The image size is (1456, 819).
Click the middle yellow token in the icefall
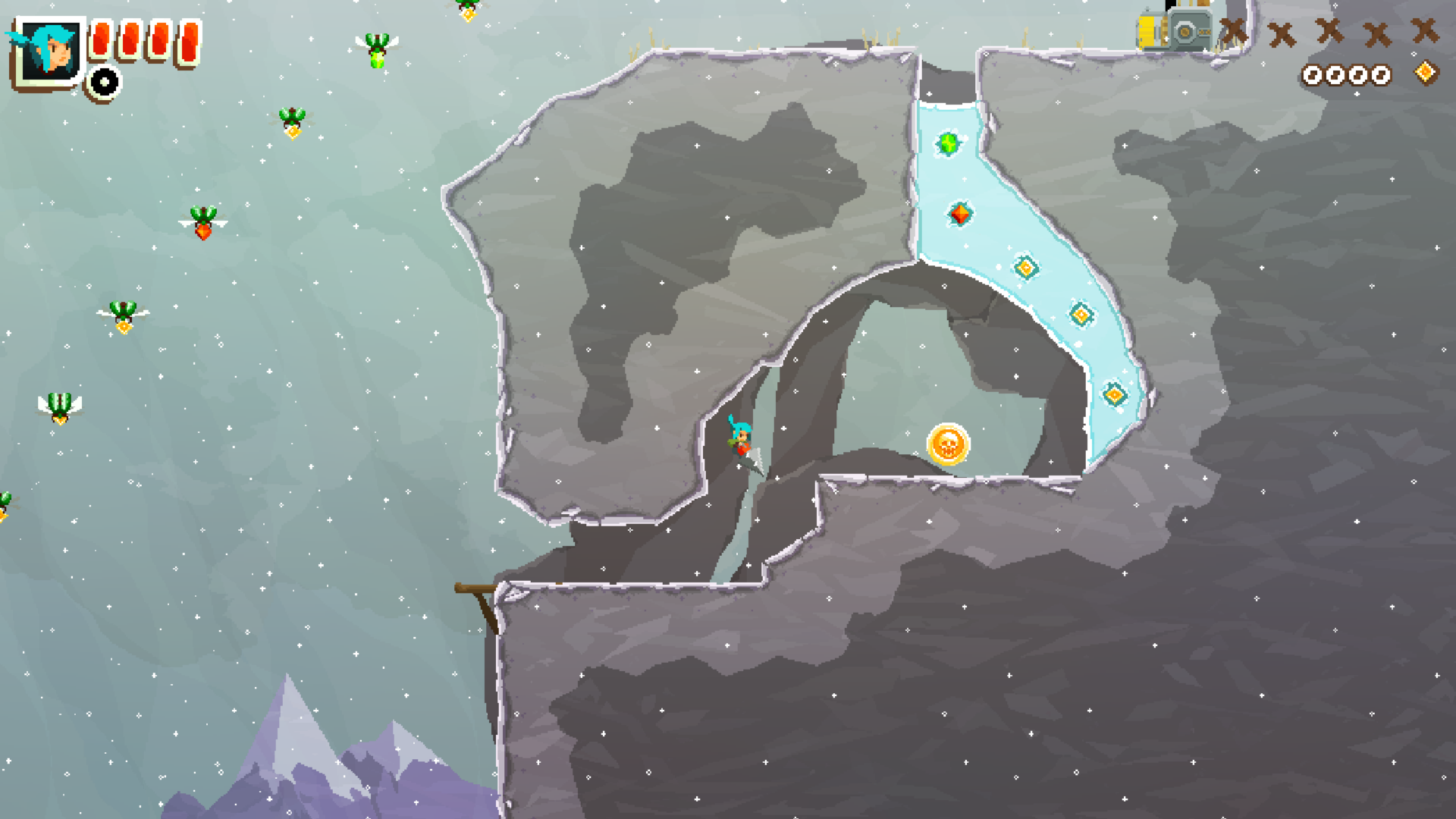click(1081, 315)
